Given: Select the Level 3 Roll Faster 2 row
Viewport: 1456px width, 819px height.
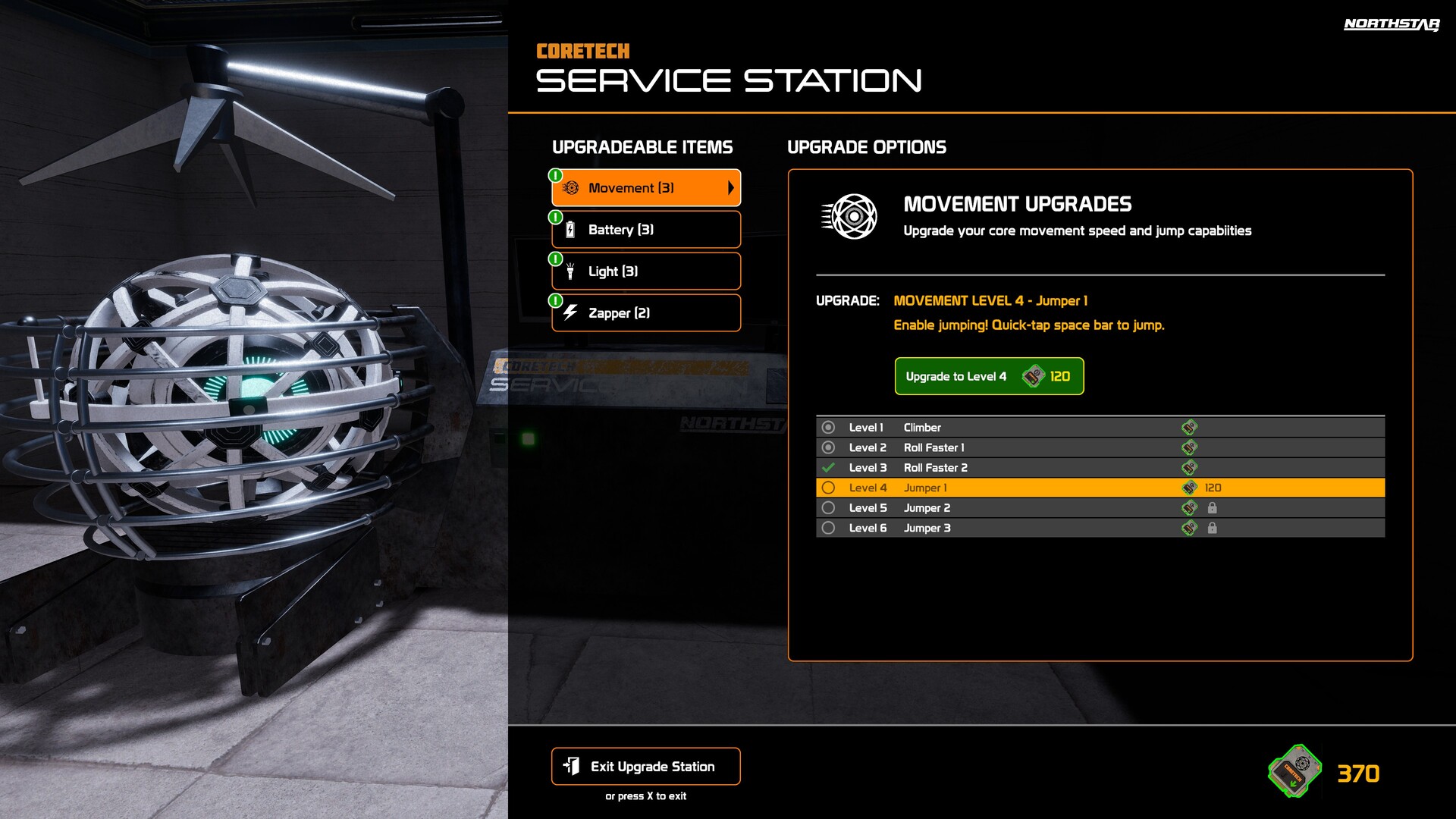Looking at the screenshot, I should pos(1100,468).
